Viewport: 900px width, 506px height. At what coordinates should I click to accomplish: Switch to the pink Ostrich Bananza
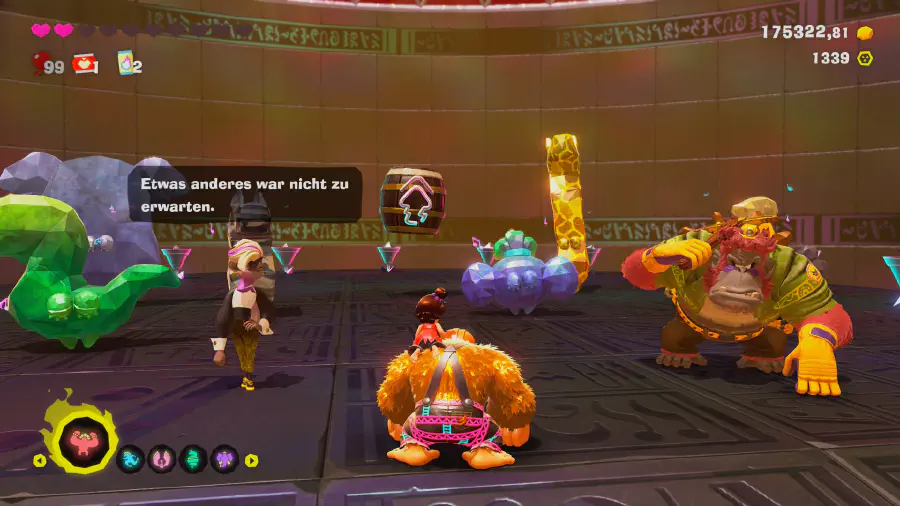point(161,459)
